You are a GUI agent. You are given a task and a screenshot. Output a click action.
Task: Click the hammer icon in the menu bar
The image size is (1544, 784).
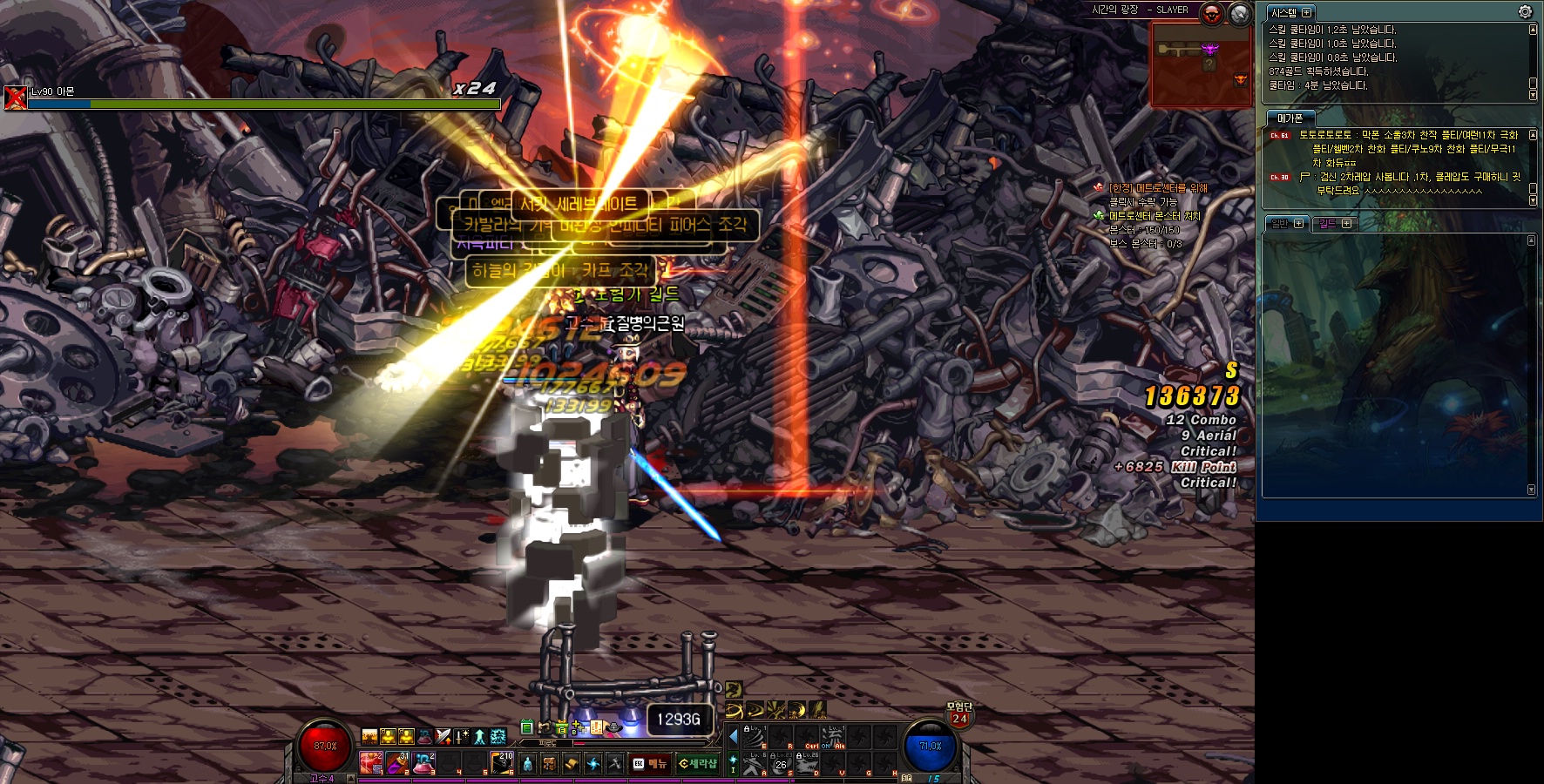point(615,764)
